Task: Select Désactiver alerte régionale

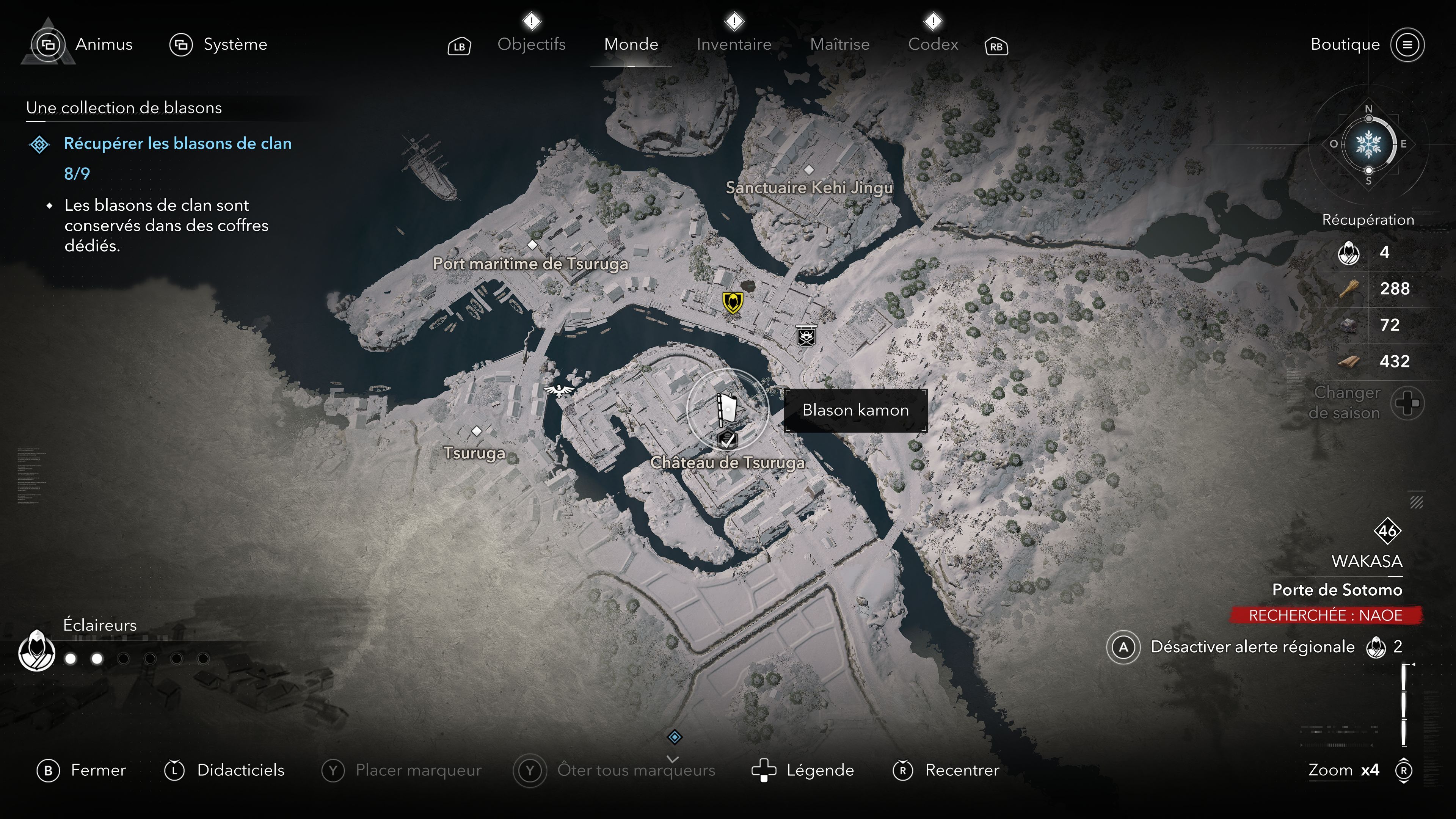Action: click(x=1252, y=646)
